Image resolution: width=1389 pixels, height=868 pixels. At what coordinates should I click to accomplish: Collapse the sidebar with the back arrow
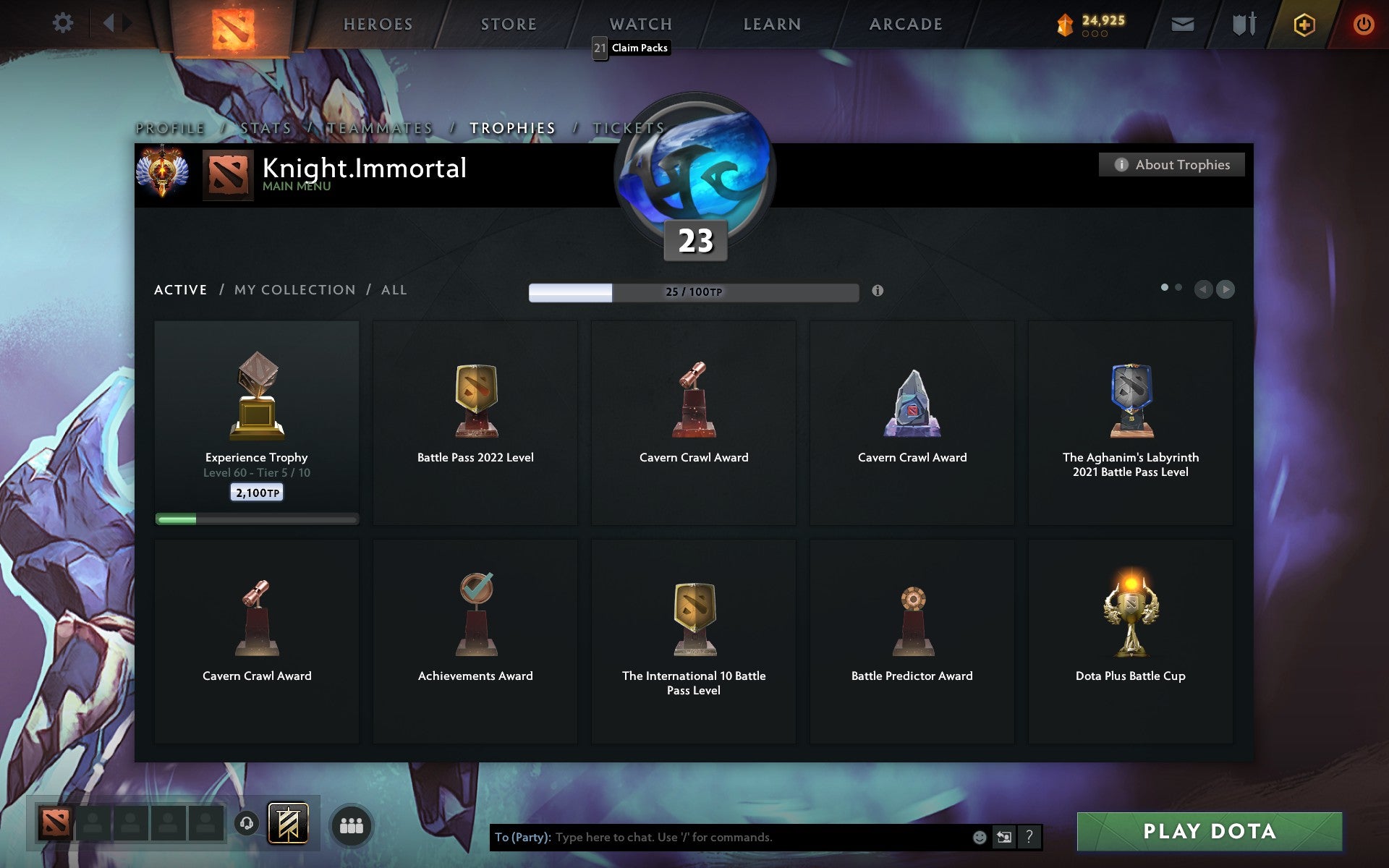pos(109,22)
